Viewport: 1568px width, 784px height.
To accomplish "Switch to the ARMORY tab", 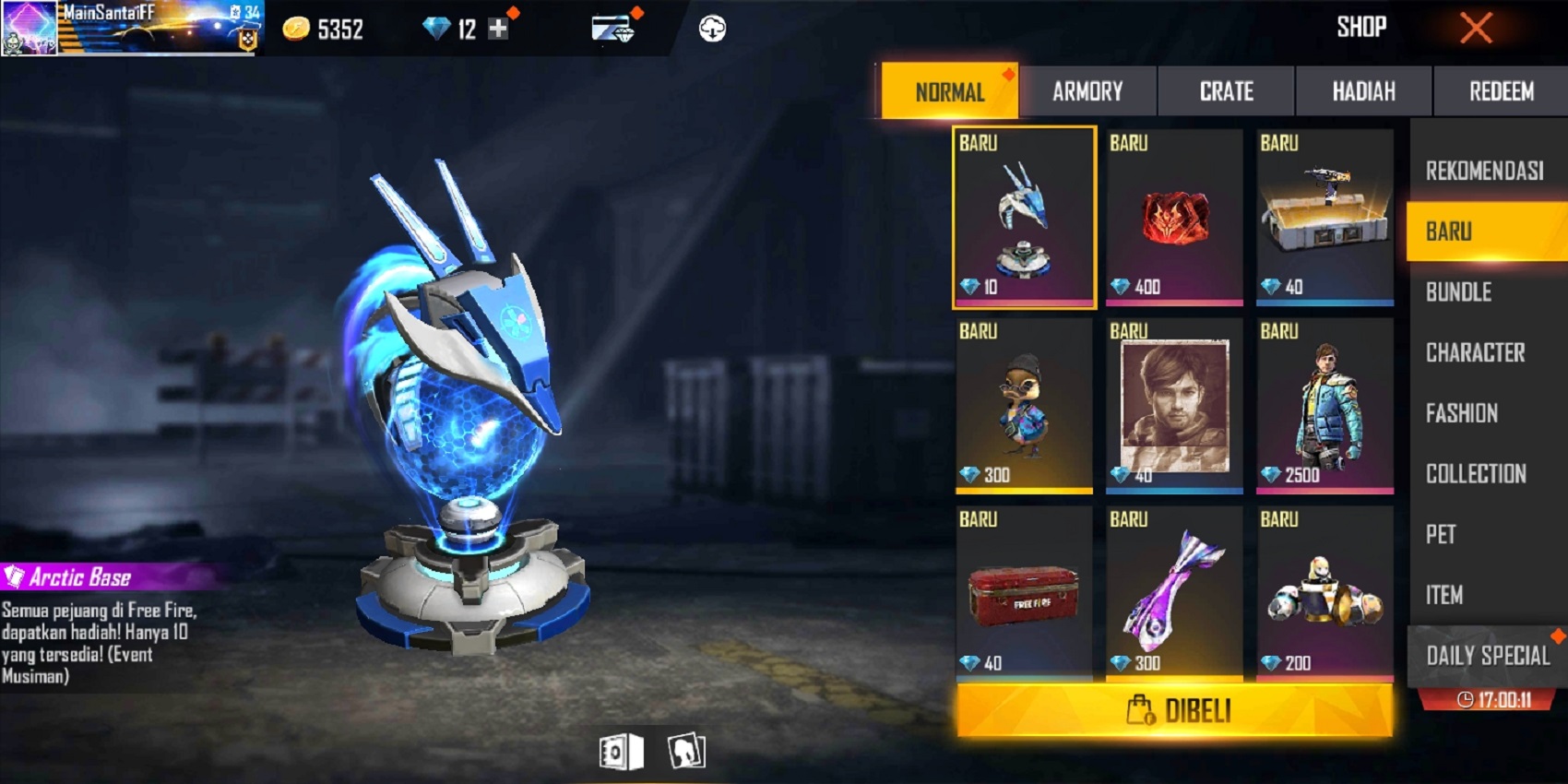I will coord(1087,91).
